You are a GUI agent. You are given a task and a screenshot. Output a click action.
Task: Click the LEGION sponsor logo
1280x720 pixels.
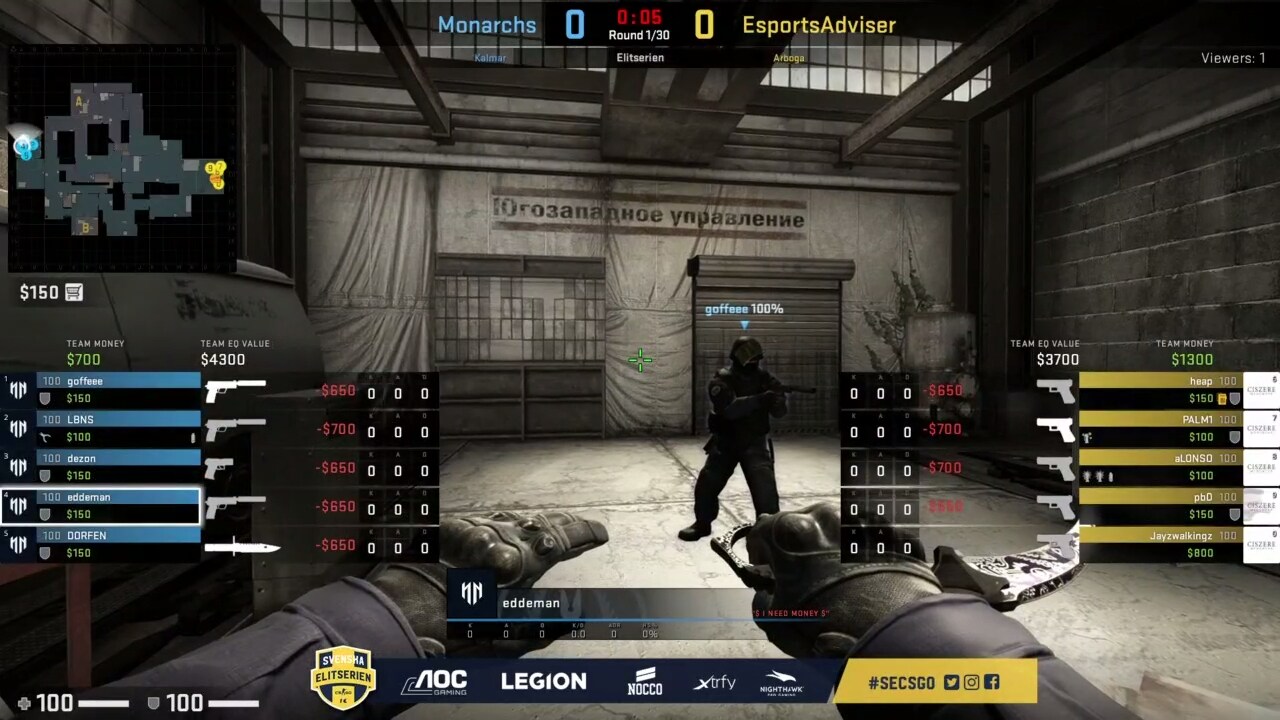(543, 682)
